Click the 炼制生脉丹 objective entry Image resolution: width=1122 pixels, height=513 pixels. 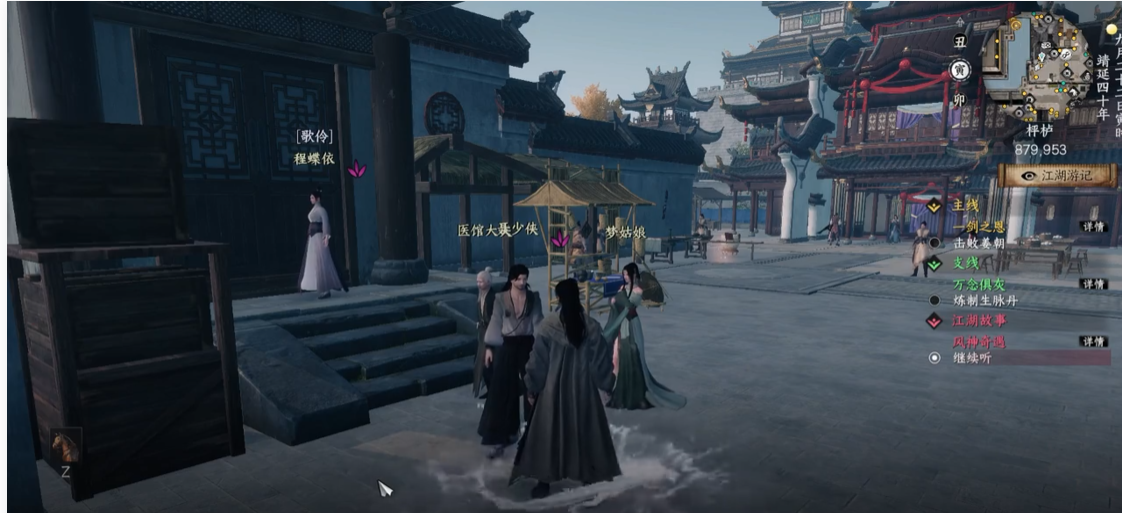click(984, 299)
